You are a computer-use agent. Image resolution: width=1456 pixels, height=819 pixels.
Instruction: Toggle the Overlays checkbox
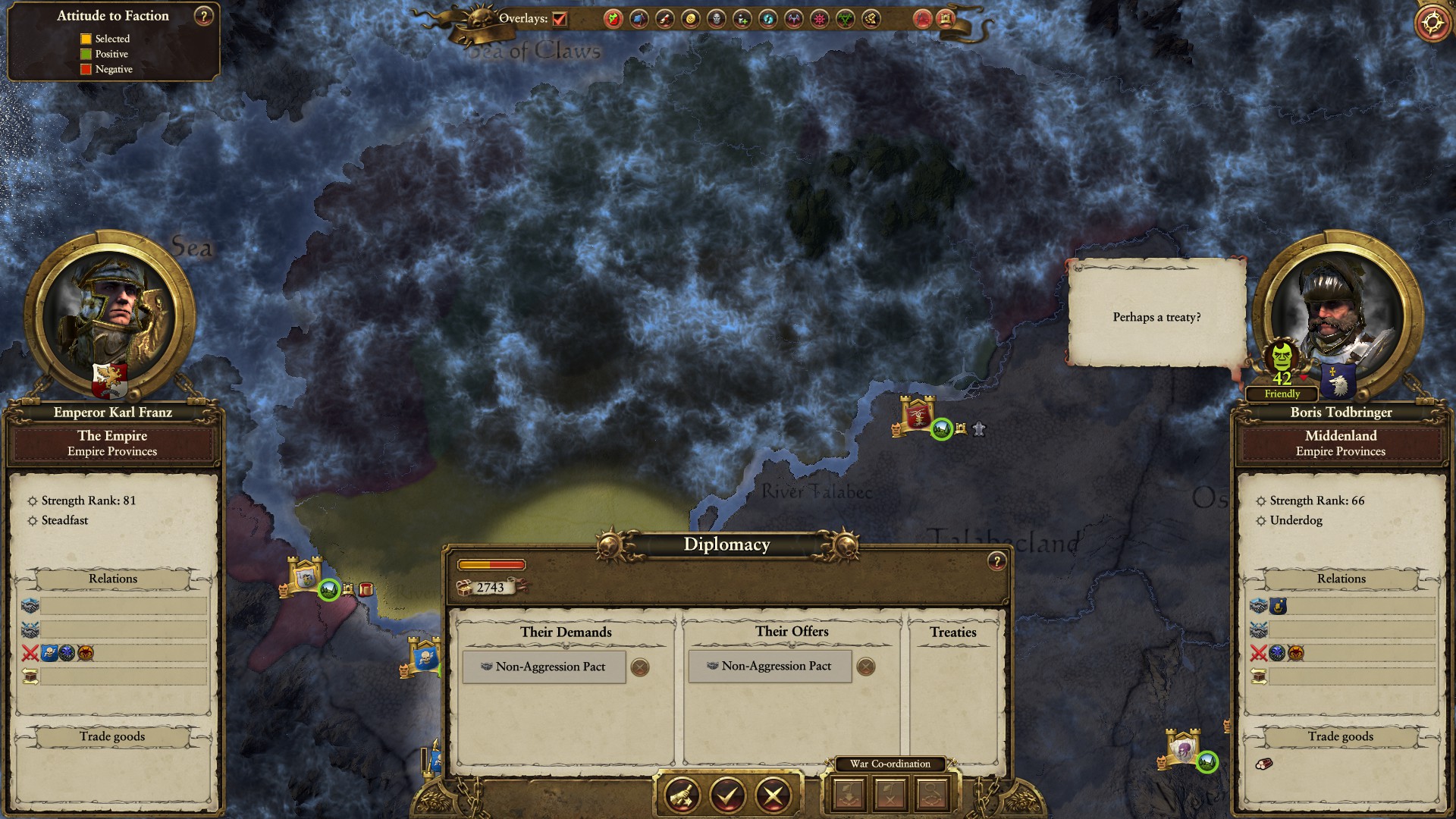(x=560, y=19)
